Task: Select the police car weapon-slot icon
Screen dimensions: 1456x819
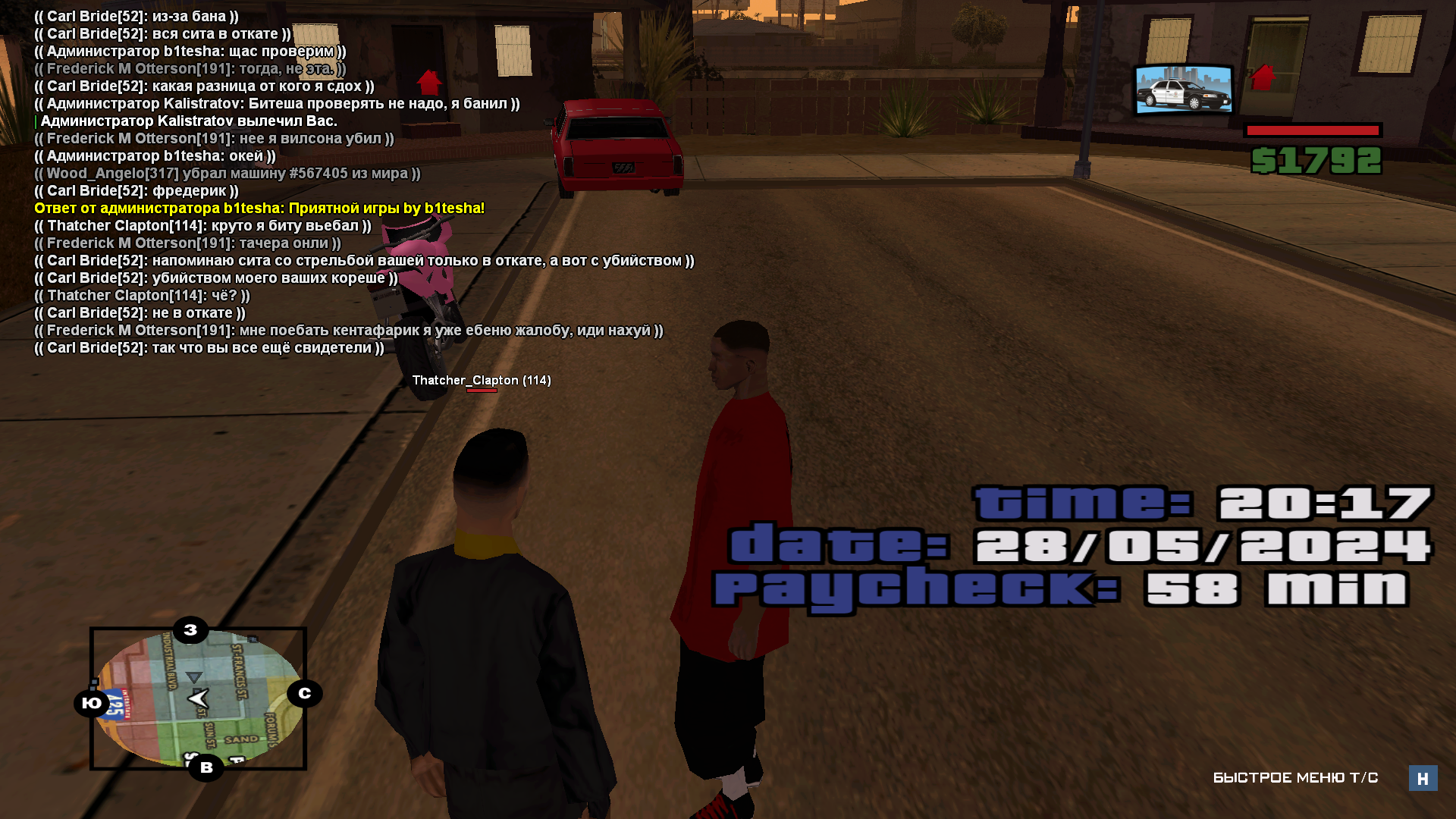Action: [1183, 90]
